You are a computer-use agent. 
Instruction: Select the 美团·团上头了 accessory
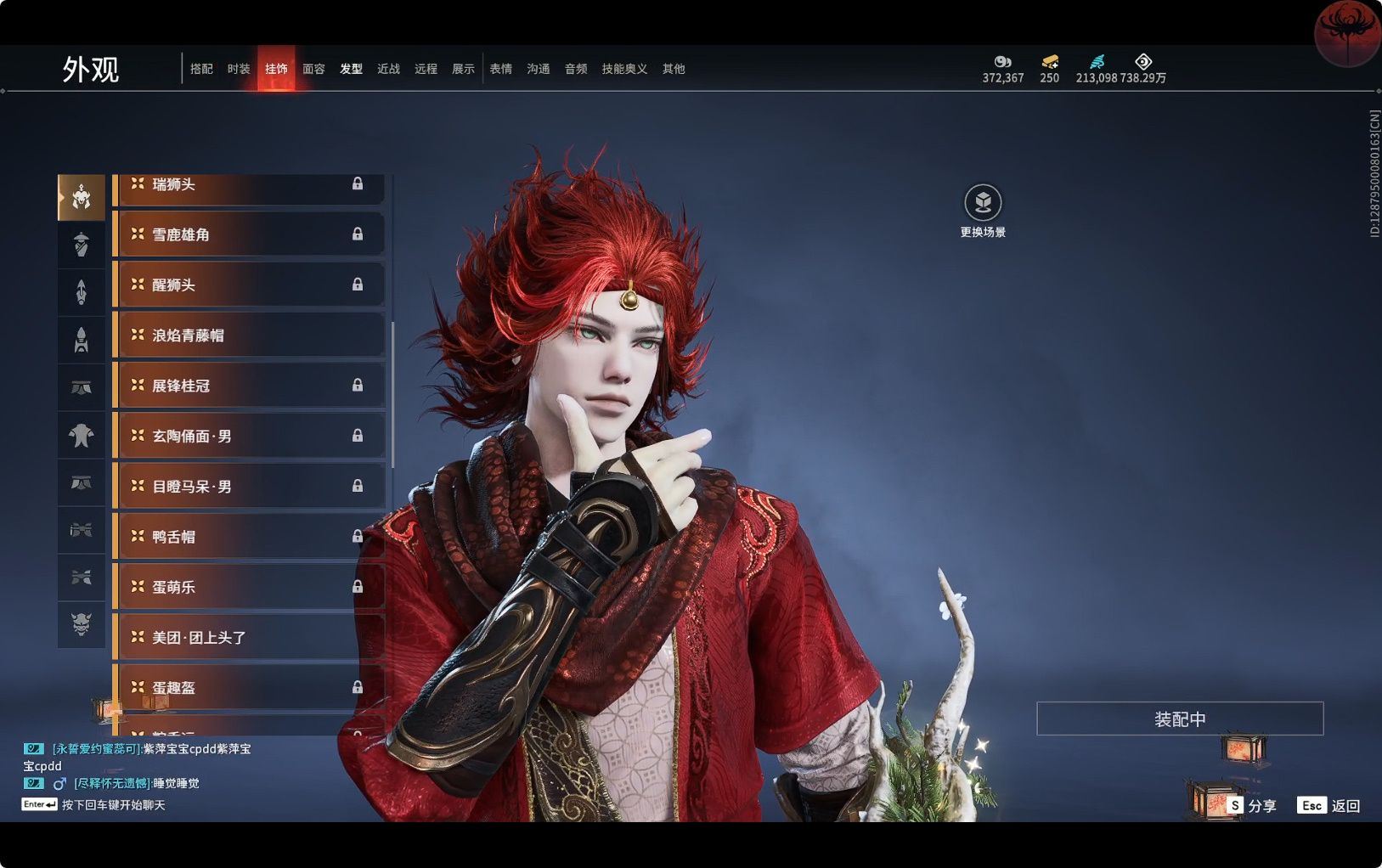(x=249, y=637)
